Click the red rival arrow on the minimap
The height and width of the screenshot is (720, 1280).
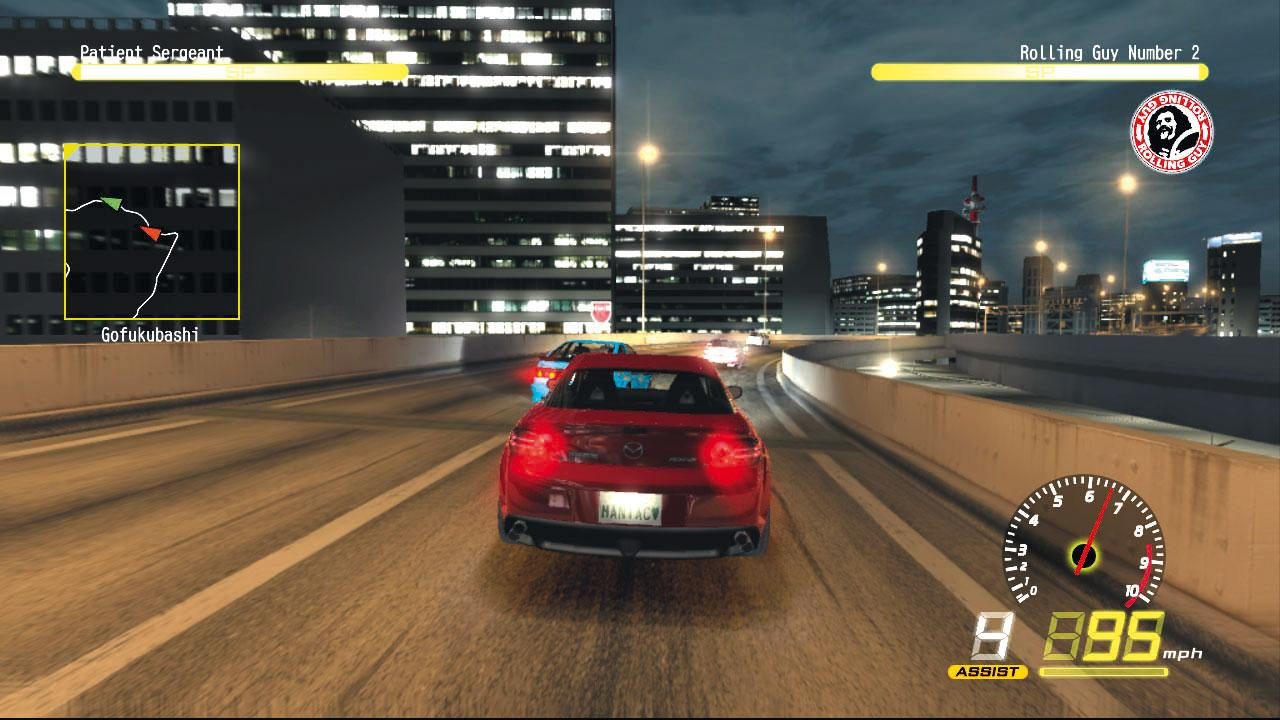[x=152, y=233]
